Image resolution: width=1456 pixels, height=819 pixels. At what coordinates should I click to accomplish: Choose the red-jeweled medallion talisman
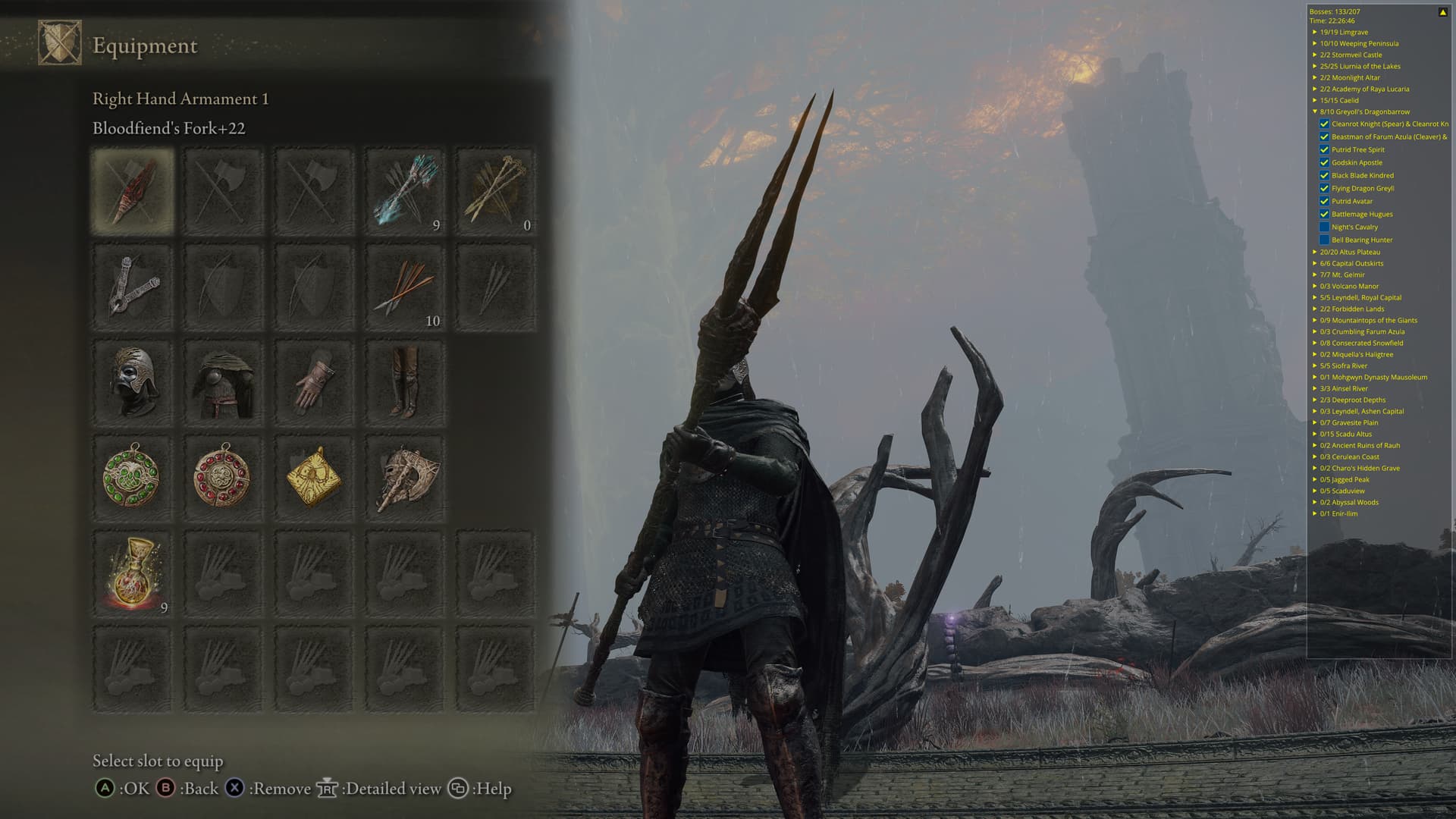click(223, 479)
